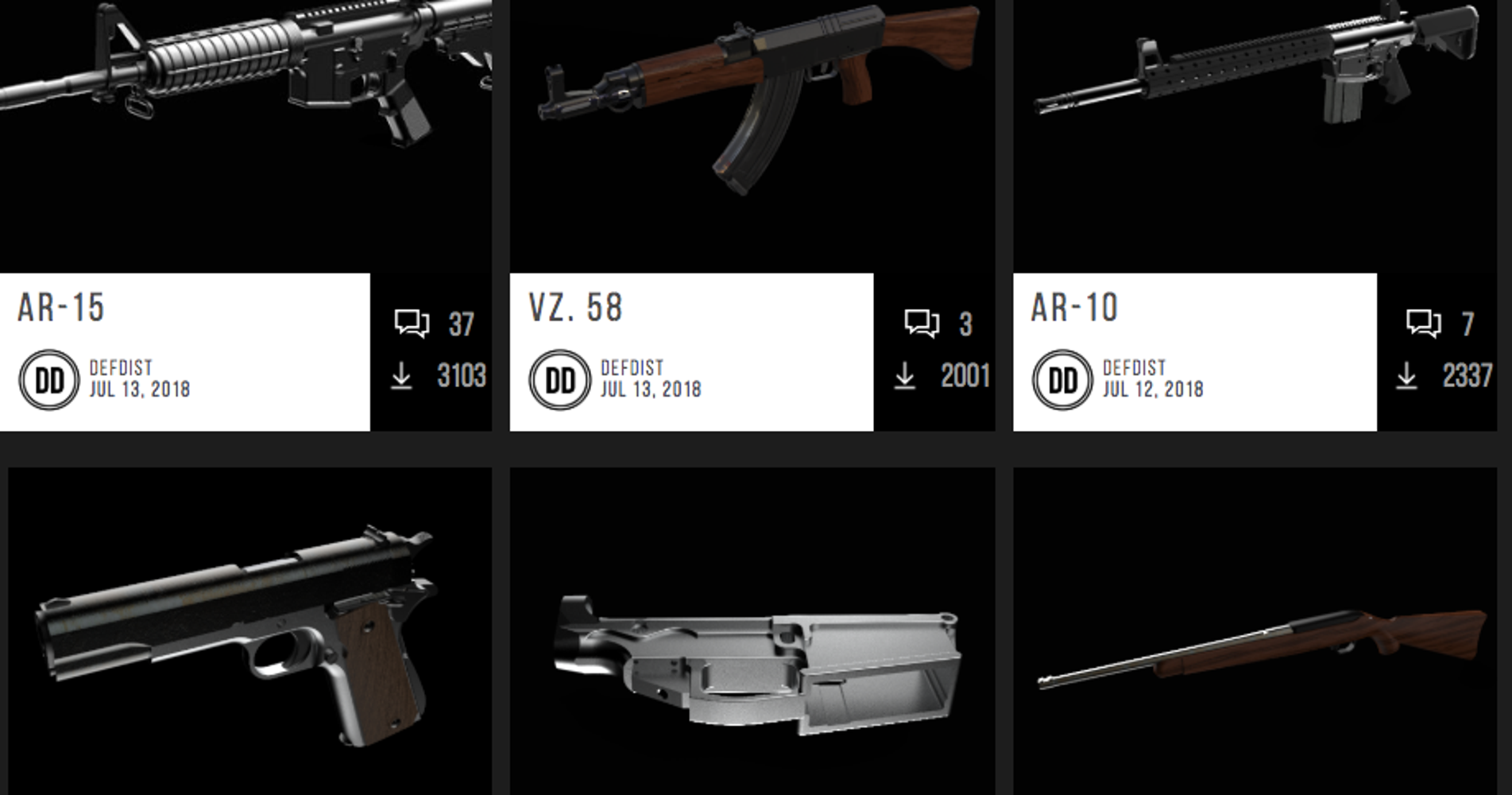Click the 1911 pistol thumbnail

[x=238, y=636]
